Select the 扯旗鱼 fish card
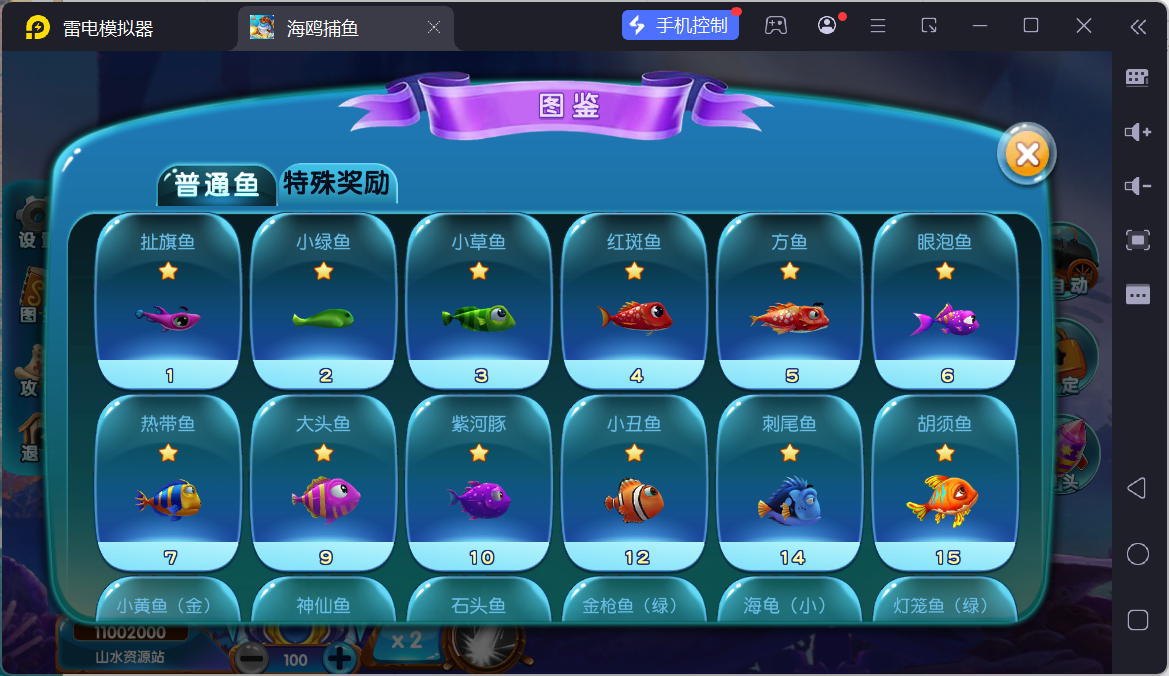 [168, 300]
